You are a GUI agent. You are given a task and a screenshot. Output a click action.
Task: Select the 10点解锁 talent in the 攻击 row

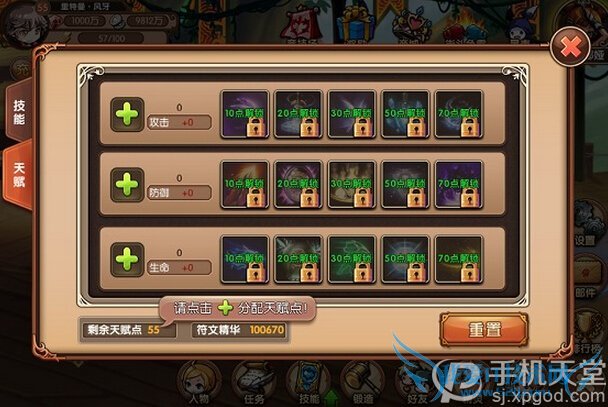[244, 114]
